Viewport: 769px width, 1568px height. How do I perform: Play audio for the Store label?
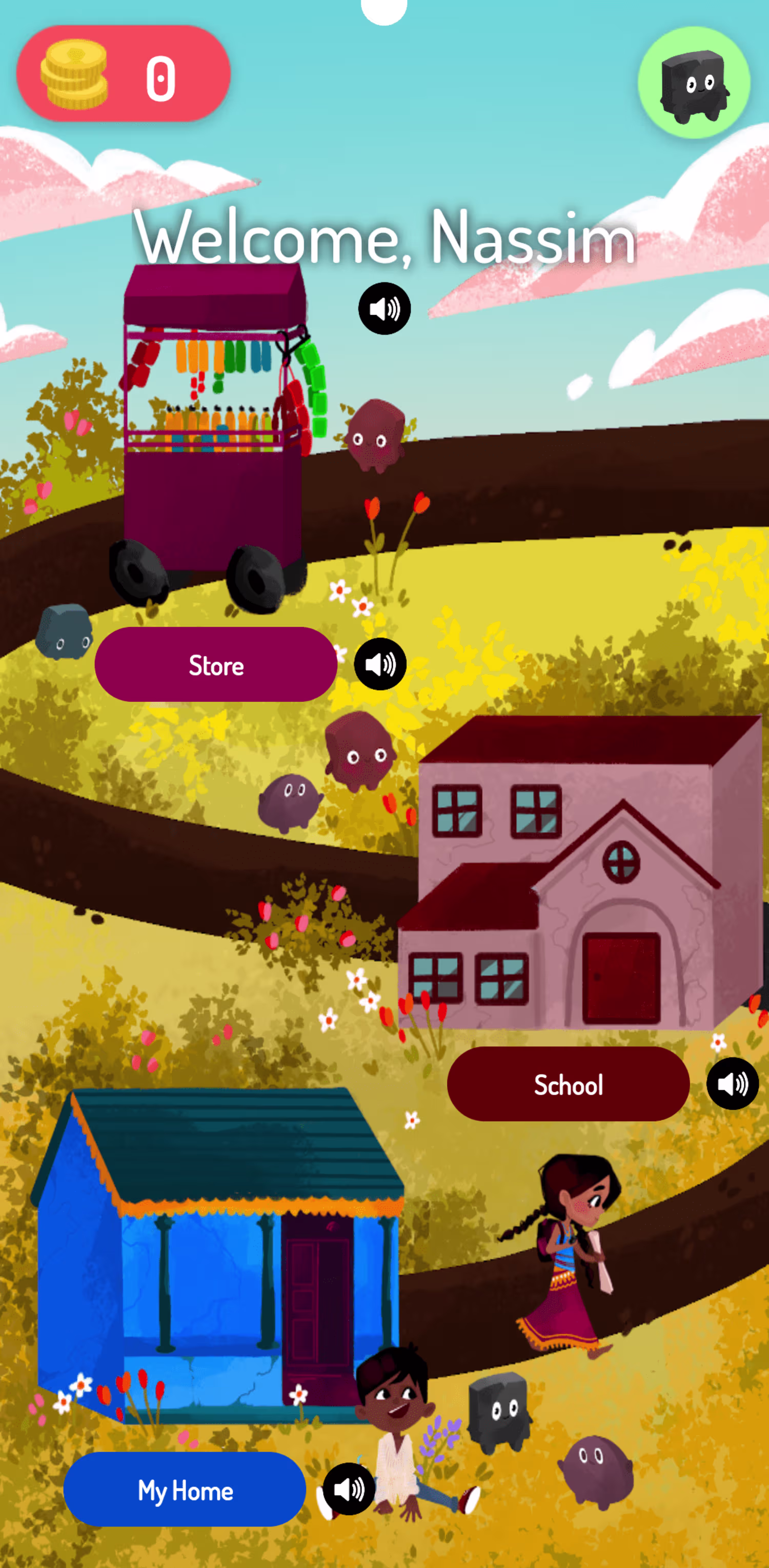[380, 664]
